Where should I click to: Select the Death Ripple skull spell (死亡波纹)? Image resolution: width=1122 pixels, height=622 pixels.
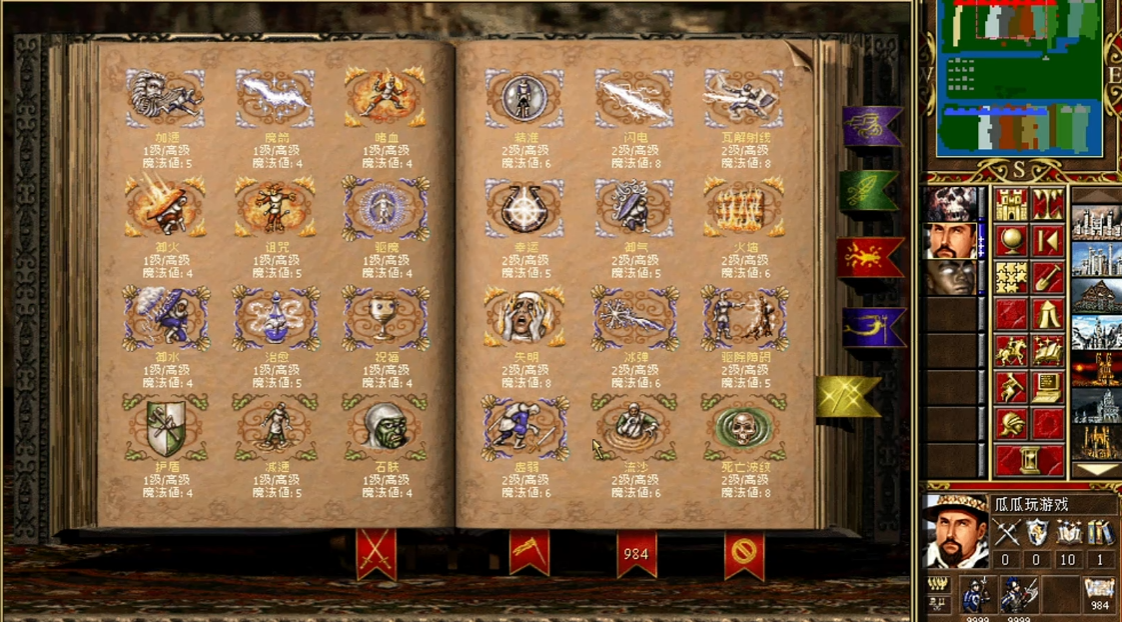[744, 428]
